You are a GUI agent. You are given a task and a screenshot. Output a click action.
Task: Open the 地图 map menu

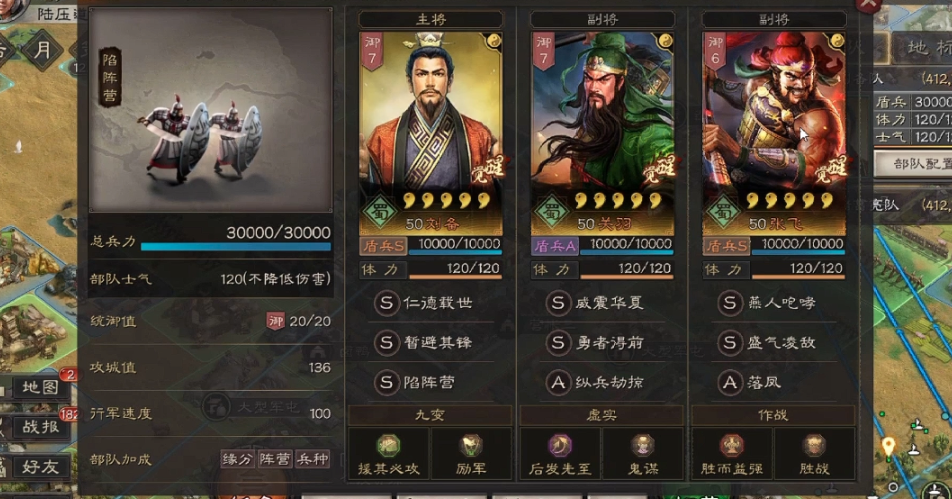pos(40,387)
